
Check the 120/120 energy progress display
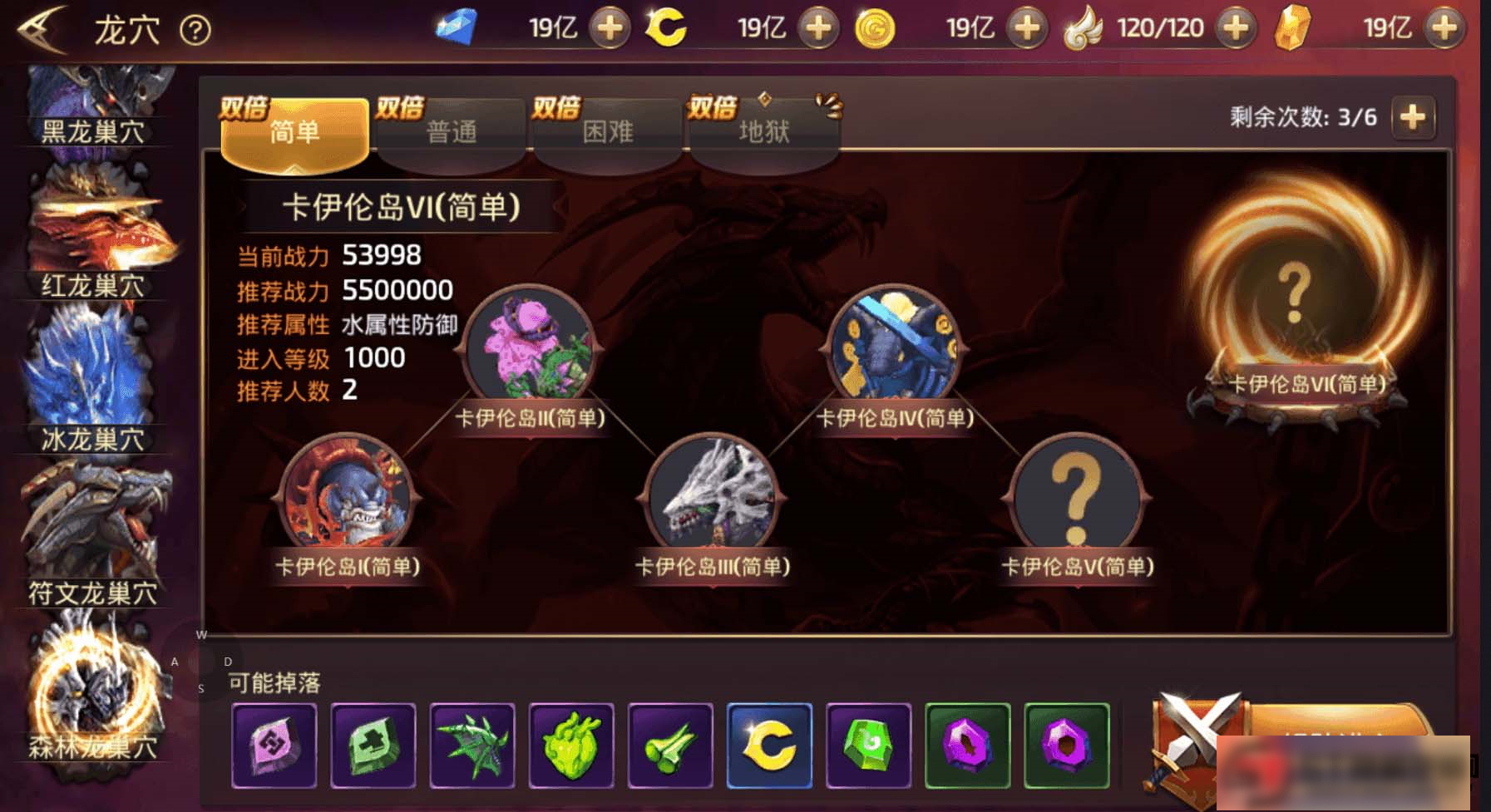[1162, 27]
